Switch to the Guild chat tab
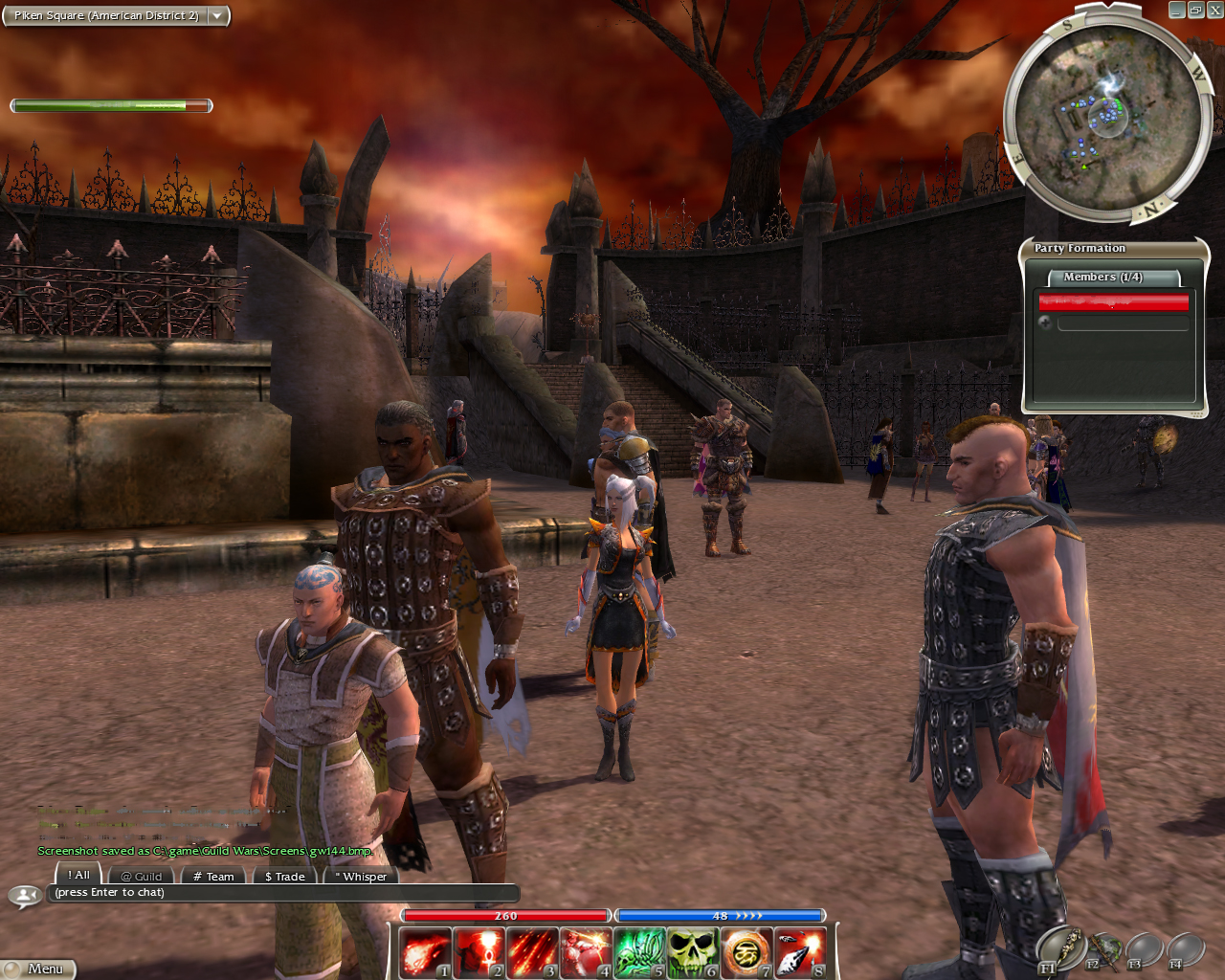The width and height of the screenshot is (1225, 980). [142, 876]
